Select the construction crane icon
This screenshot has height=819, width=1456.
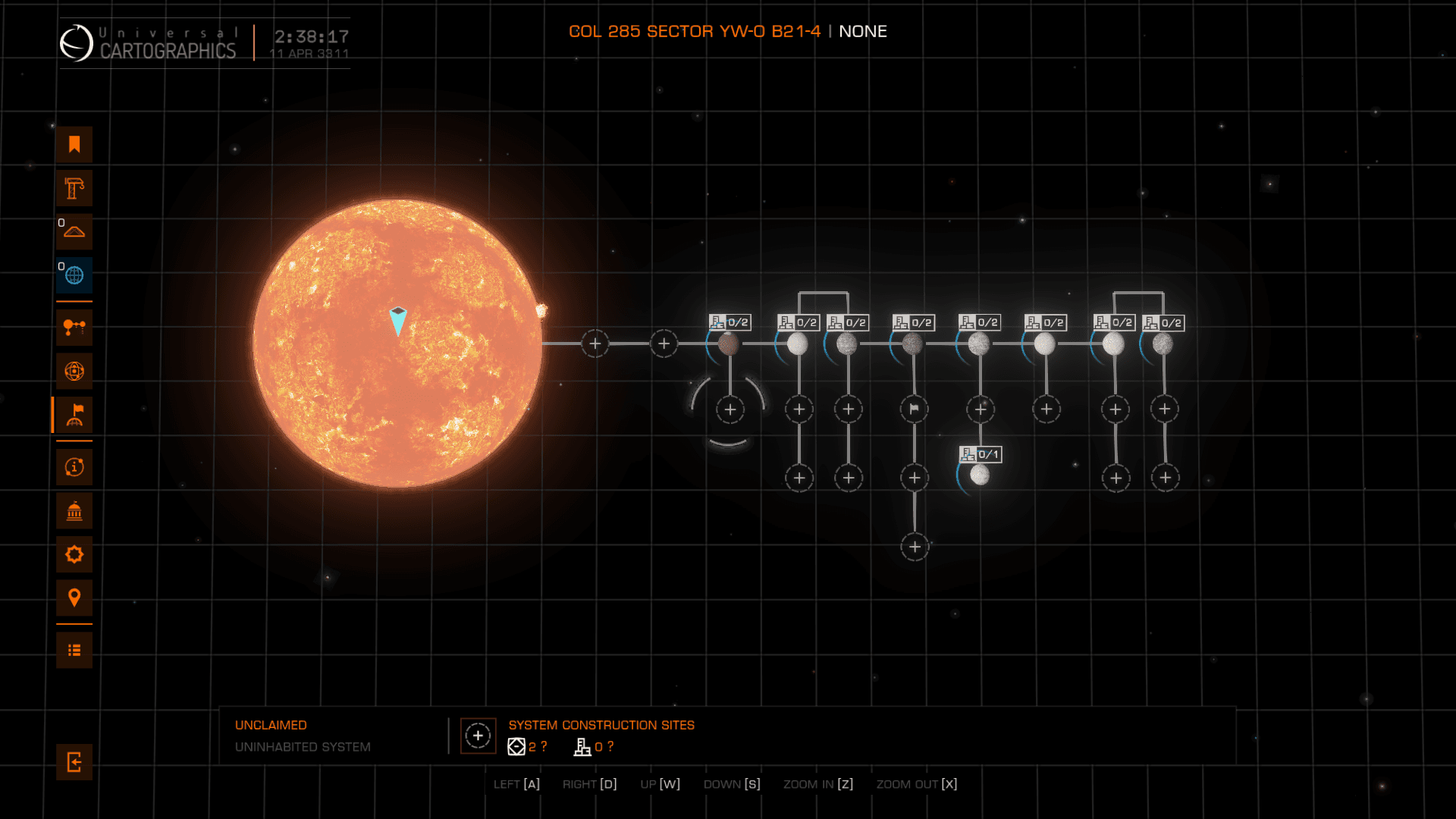pos(74,188)
